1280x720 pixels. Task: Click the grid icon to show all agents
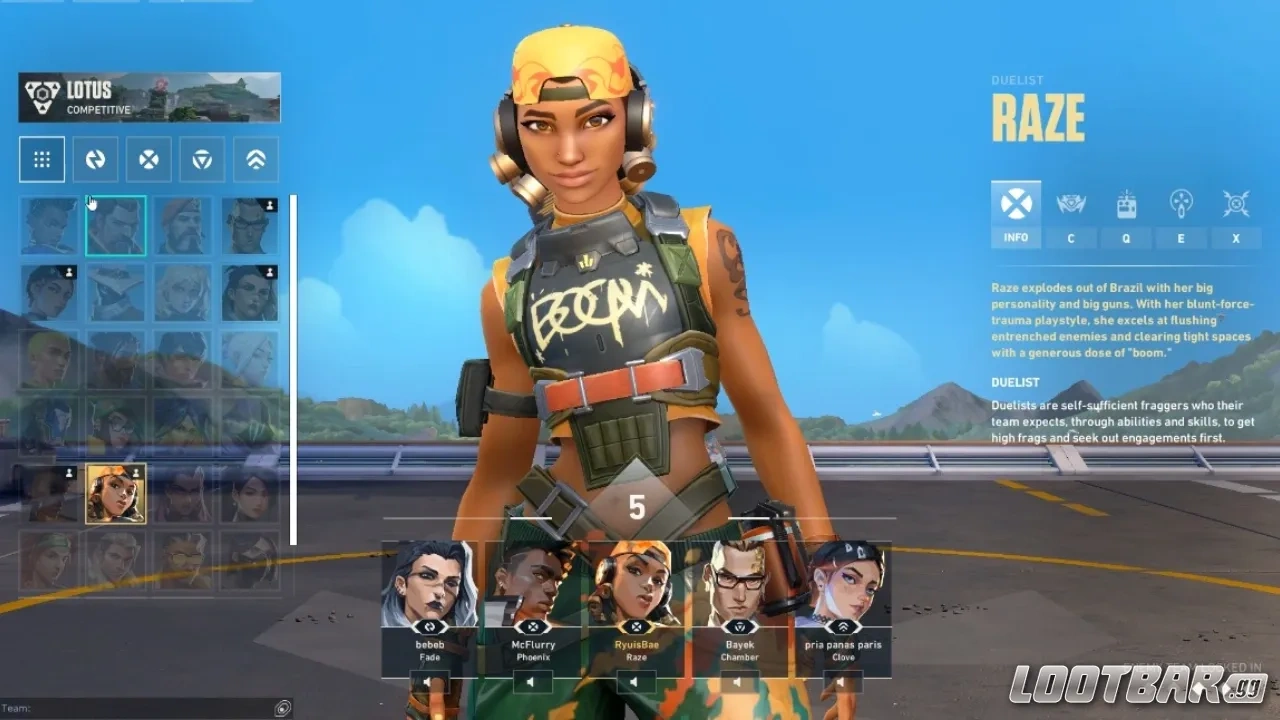(x=41, y=160)
